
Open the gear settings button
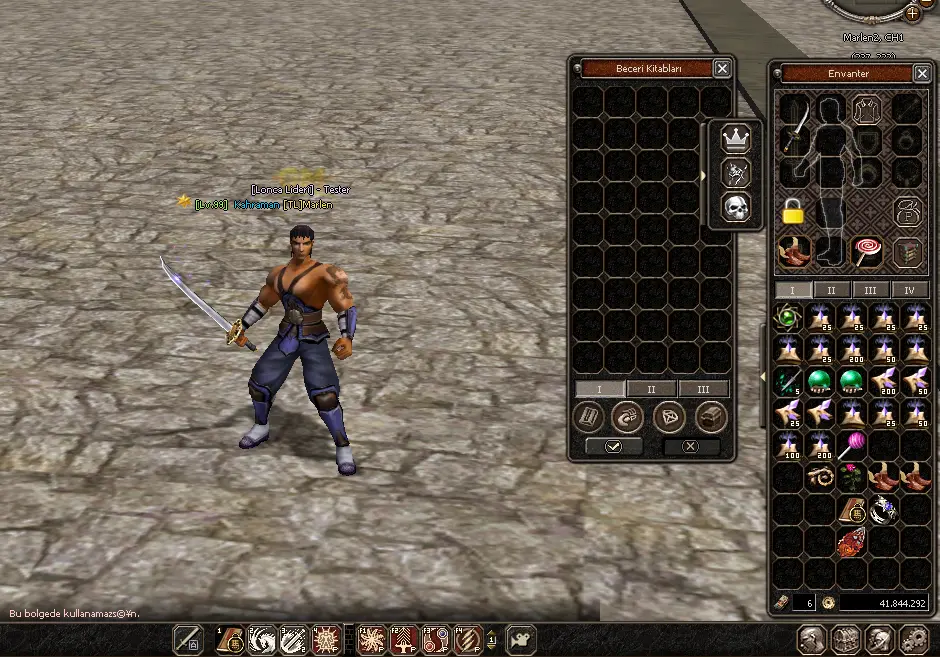coord(912,639)
